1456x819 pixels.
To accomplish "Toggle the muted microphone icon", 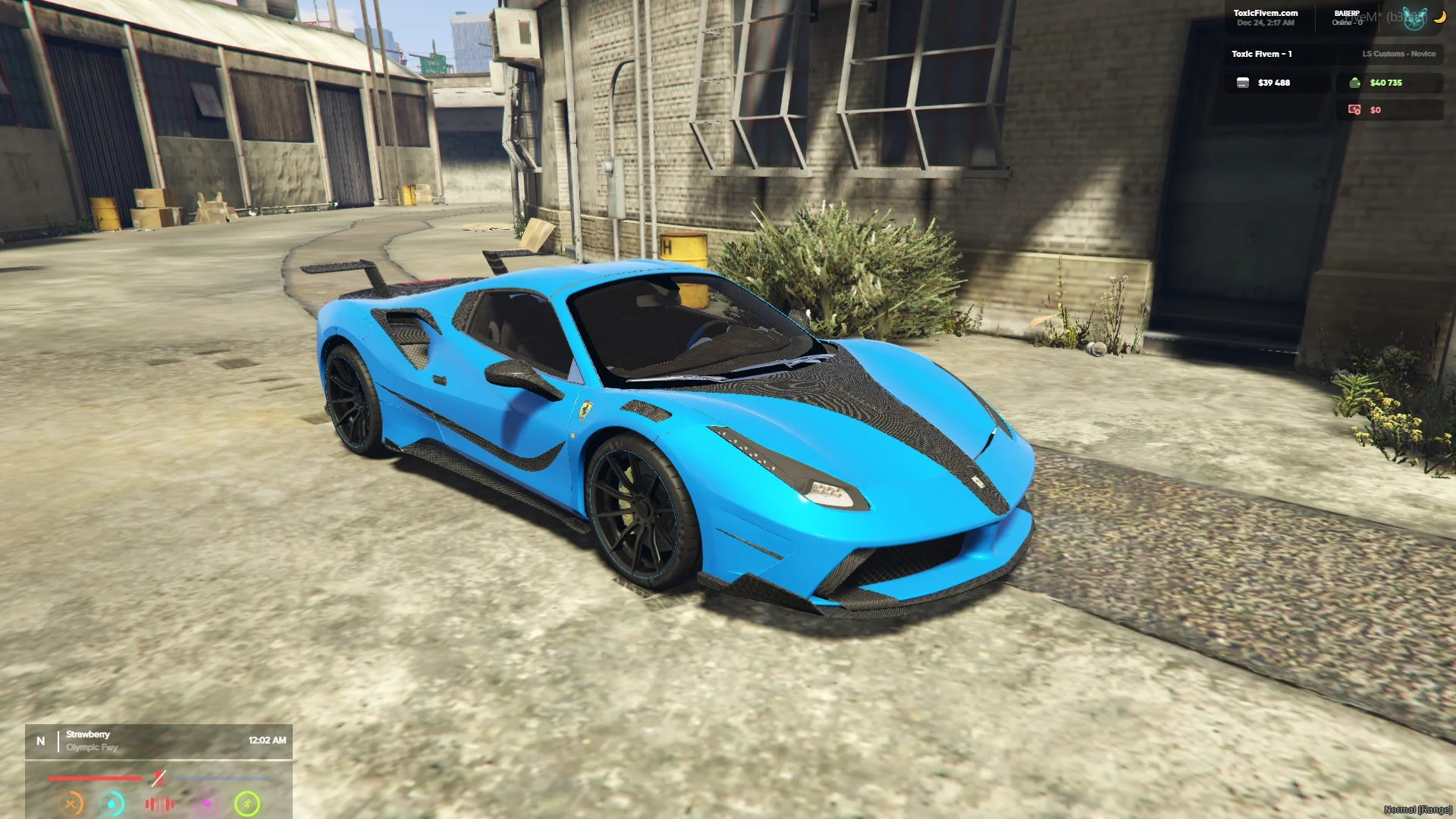I will coord(158,778).
